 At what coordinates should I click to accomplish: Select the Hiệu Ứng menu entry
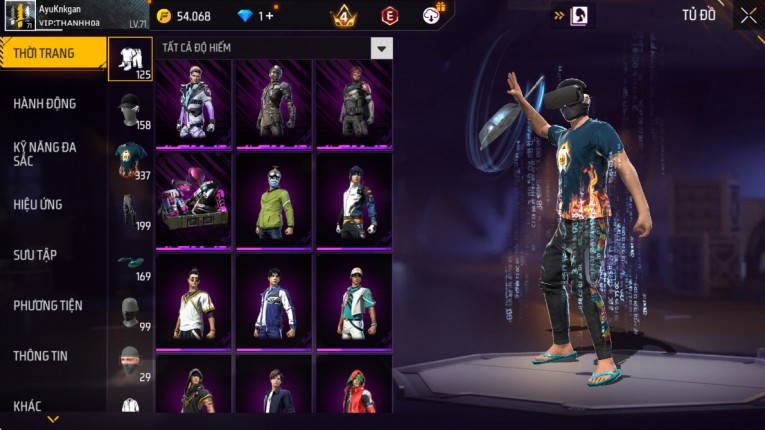pyautogui.click(x=38, y=204)
